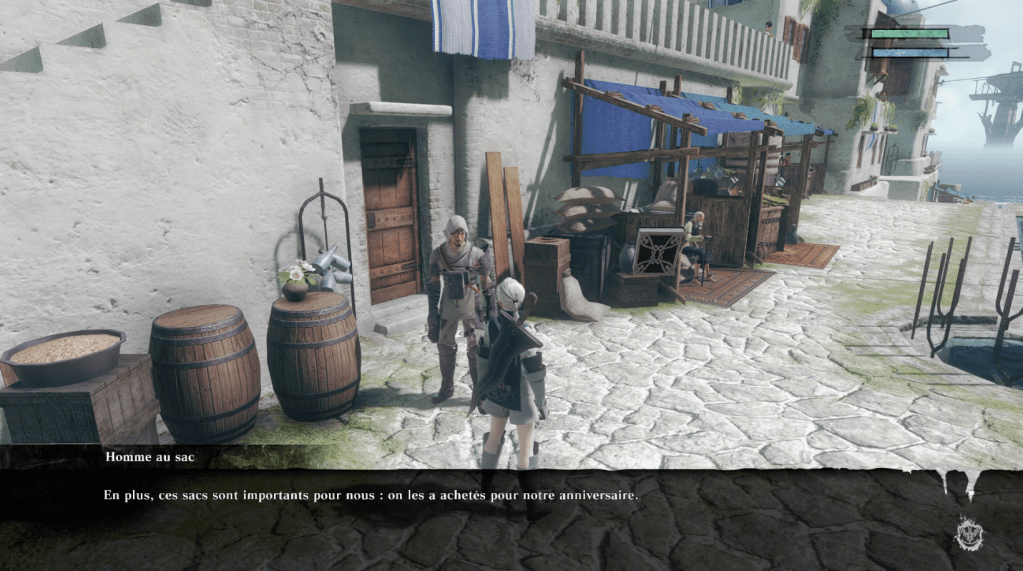Image resolution: width=1023 pixels, height=571 pixels.
Task: Click the emblem icon to advance the dialogue
Action: point(968,532)
